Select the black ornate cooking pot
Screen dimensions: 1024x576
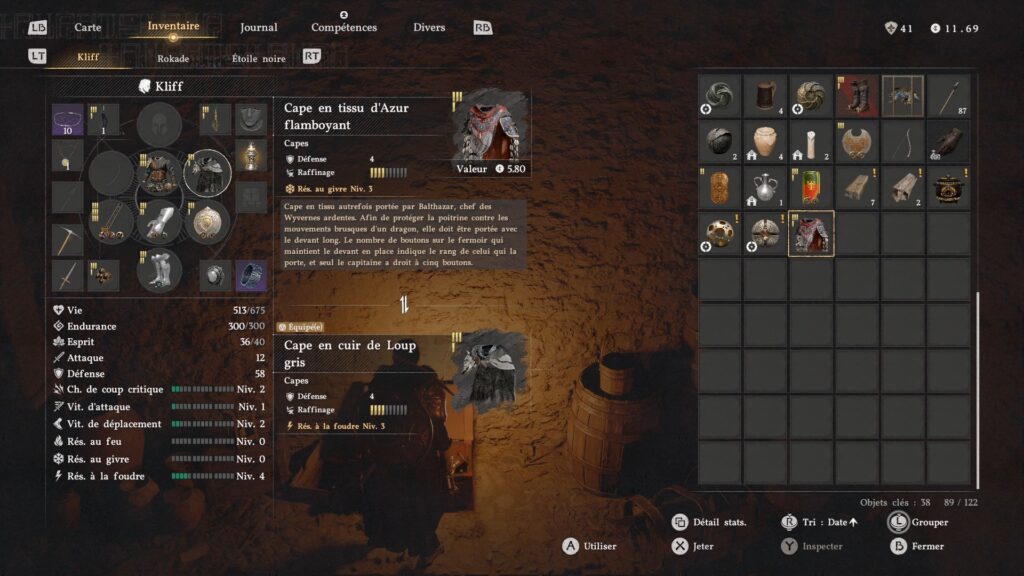pos(948,188)
